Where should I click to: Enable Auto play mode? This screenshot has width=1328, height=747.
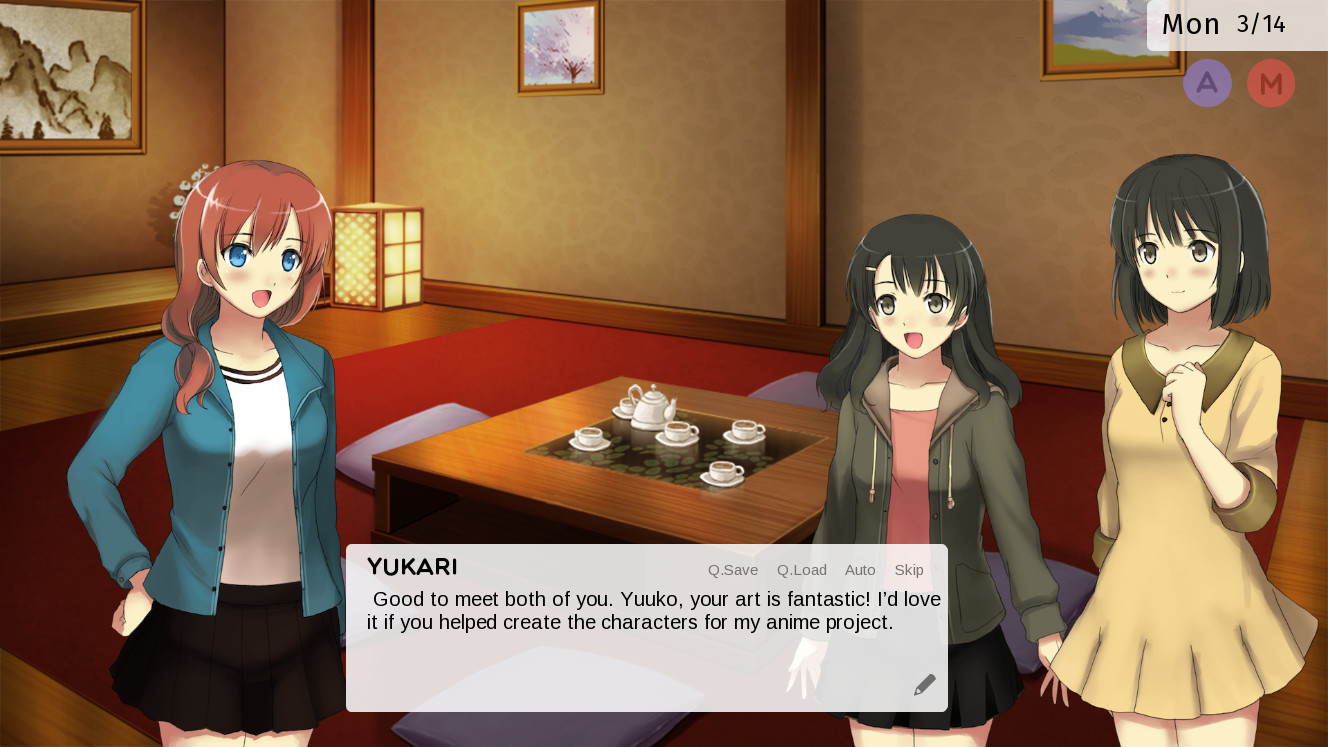coord(860,570)
